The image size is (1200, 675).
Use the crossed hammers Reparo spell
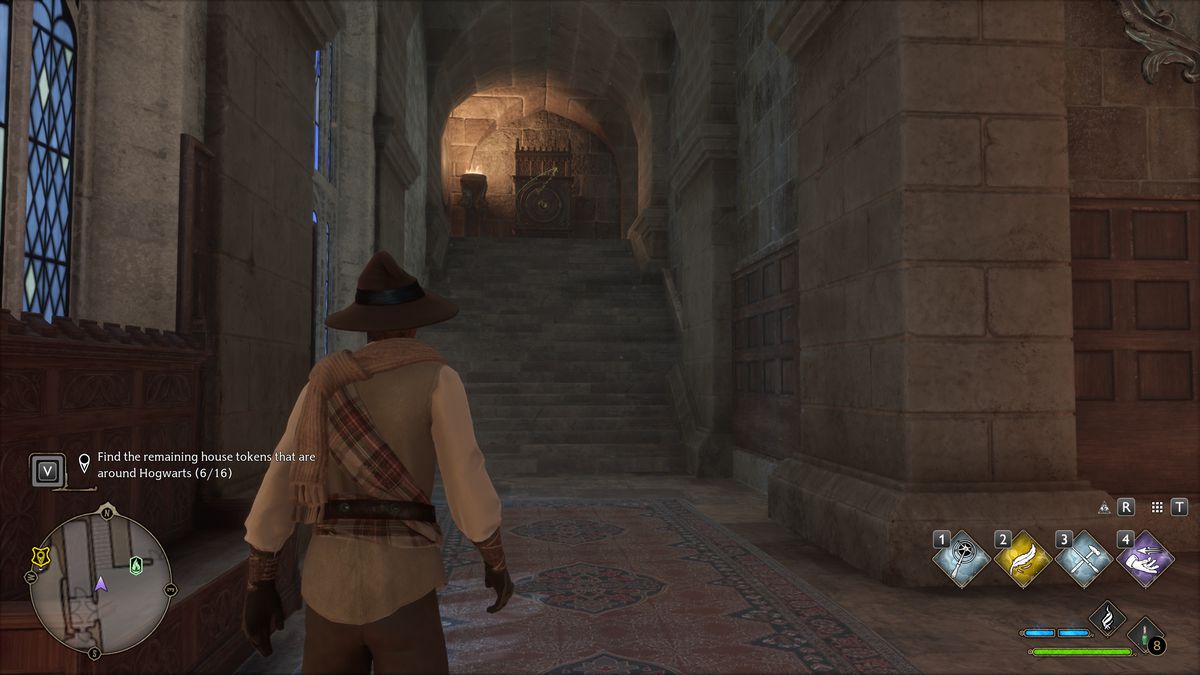coord(1085,559)
